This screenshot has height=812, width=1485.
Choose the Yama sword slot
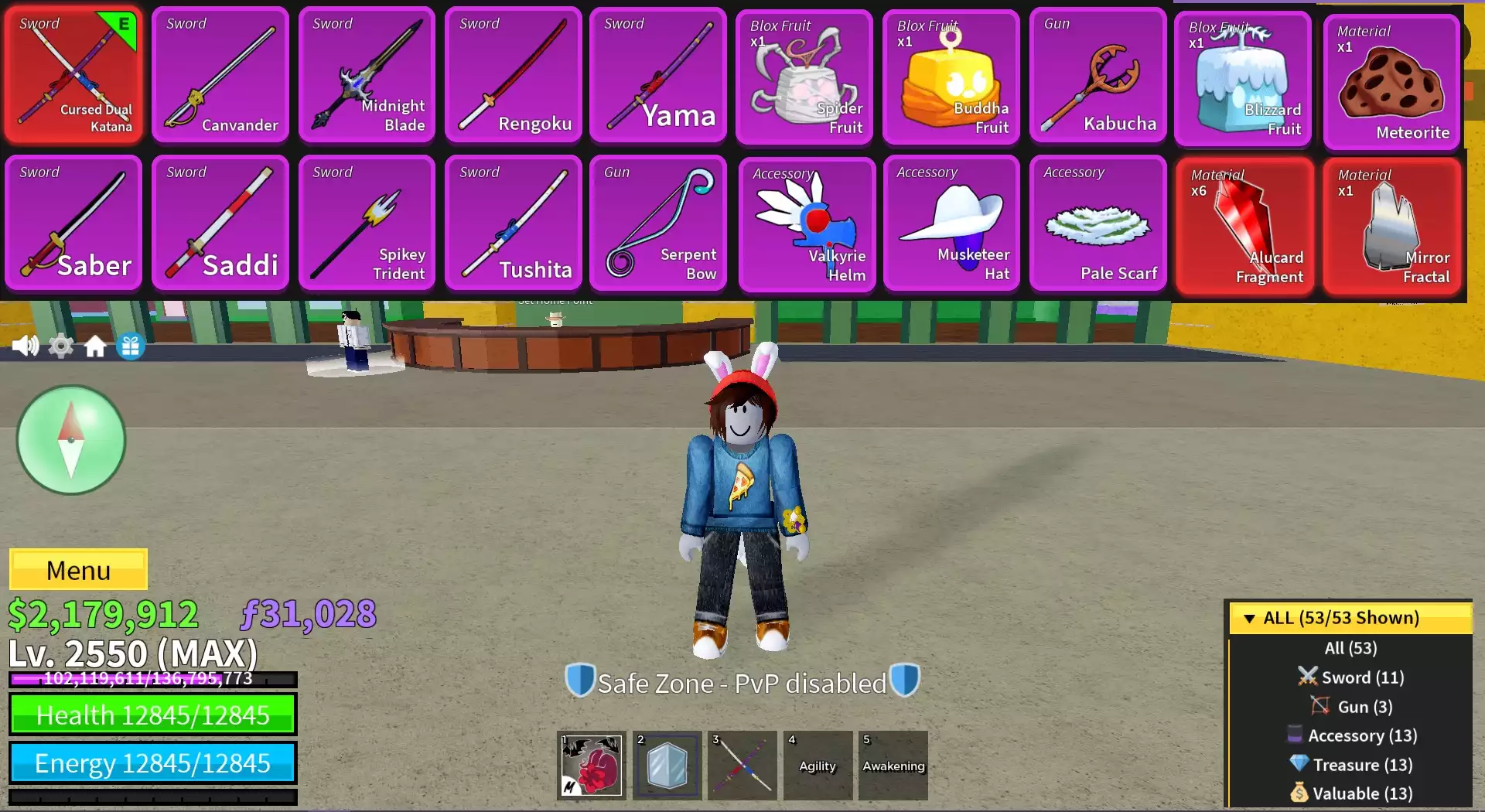[x=657, y=75]
